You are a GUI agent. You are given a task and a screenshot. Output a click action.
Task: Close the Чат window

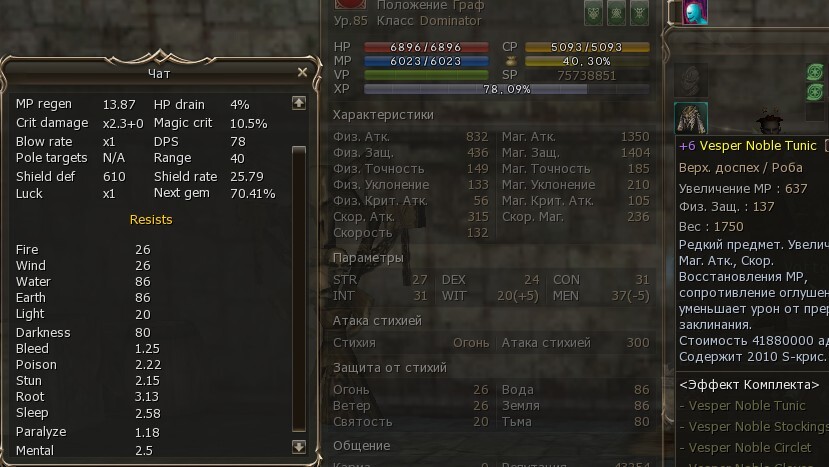(302, 73)
